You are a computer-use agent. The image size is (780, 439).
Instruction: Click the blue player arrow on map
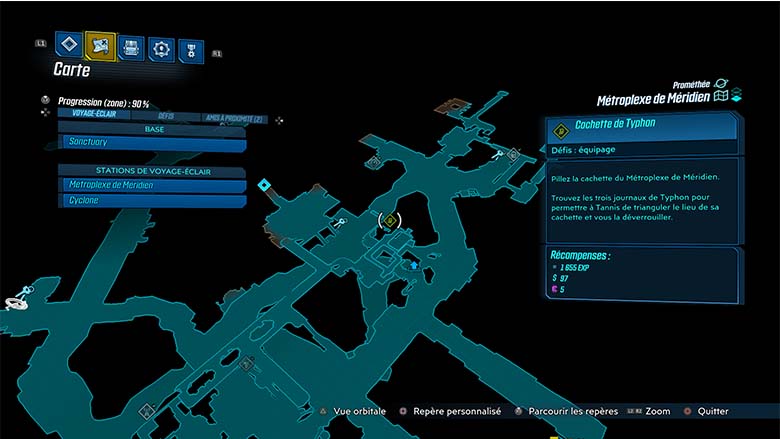414,266
